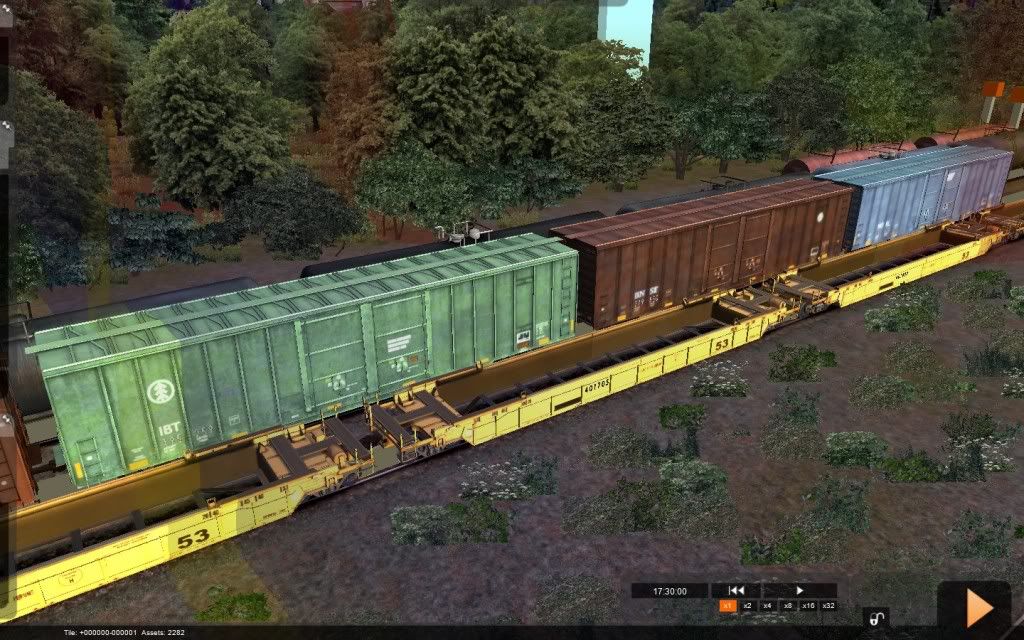Switch time speed to x8
Screen dimensions: 1024x640
(x=787, y=606)
